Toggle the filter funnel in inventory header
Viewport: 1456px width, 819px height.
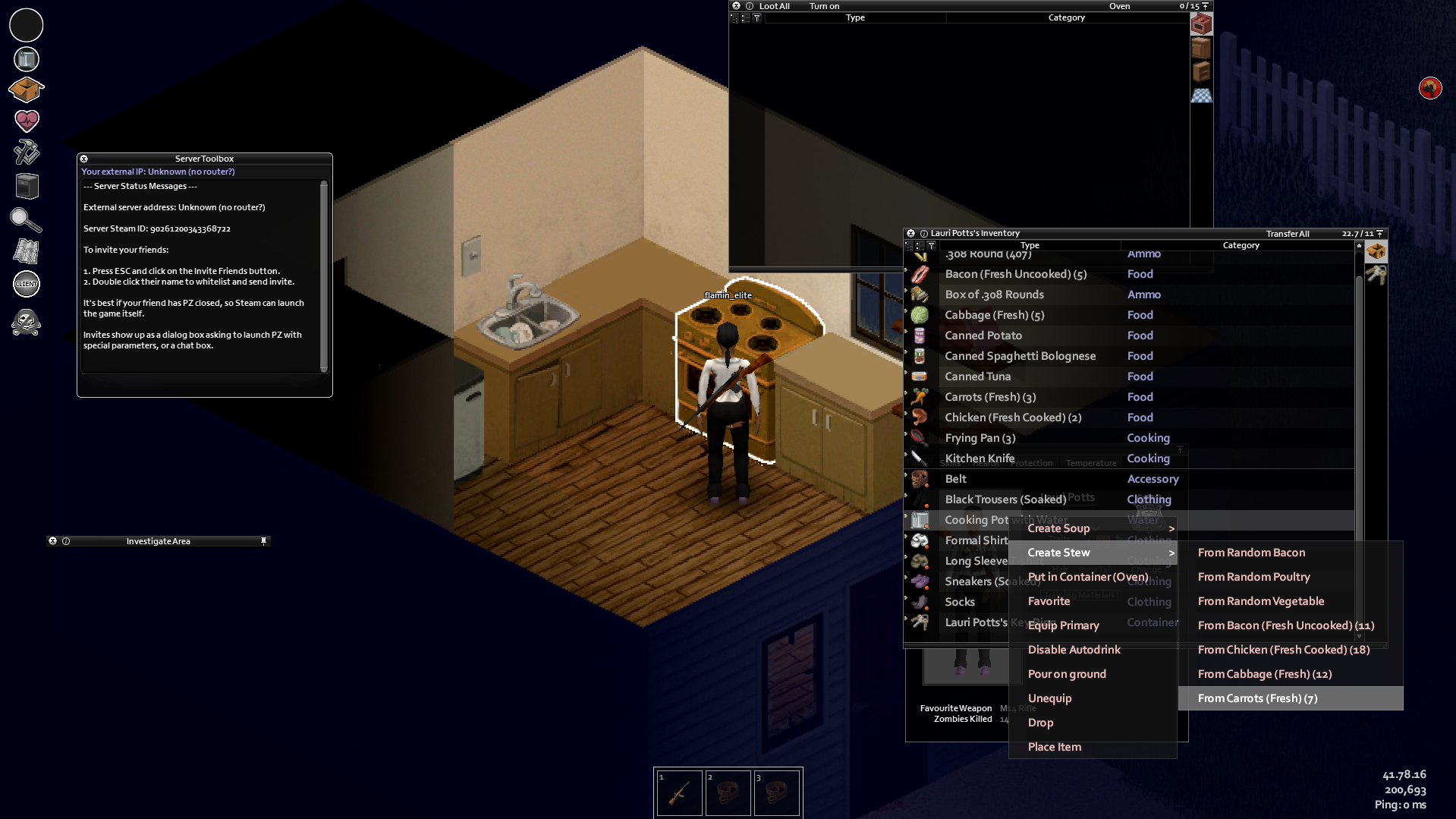[931, 245]
